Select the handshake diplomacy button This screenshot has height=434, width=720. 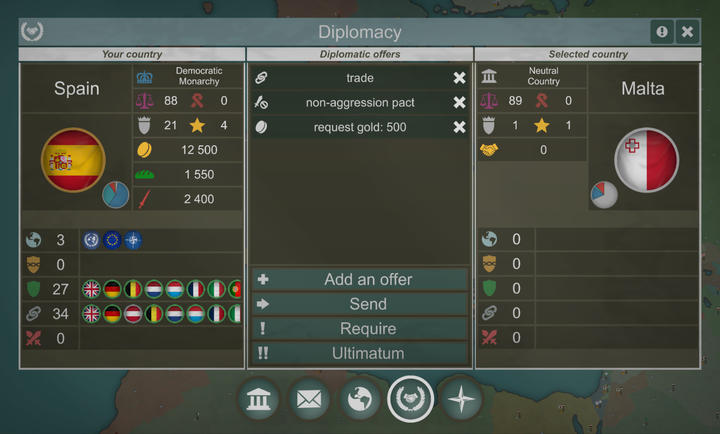pos(411,400)
